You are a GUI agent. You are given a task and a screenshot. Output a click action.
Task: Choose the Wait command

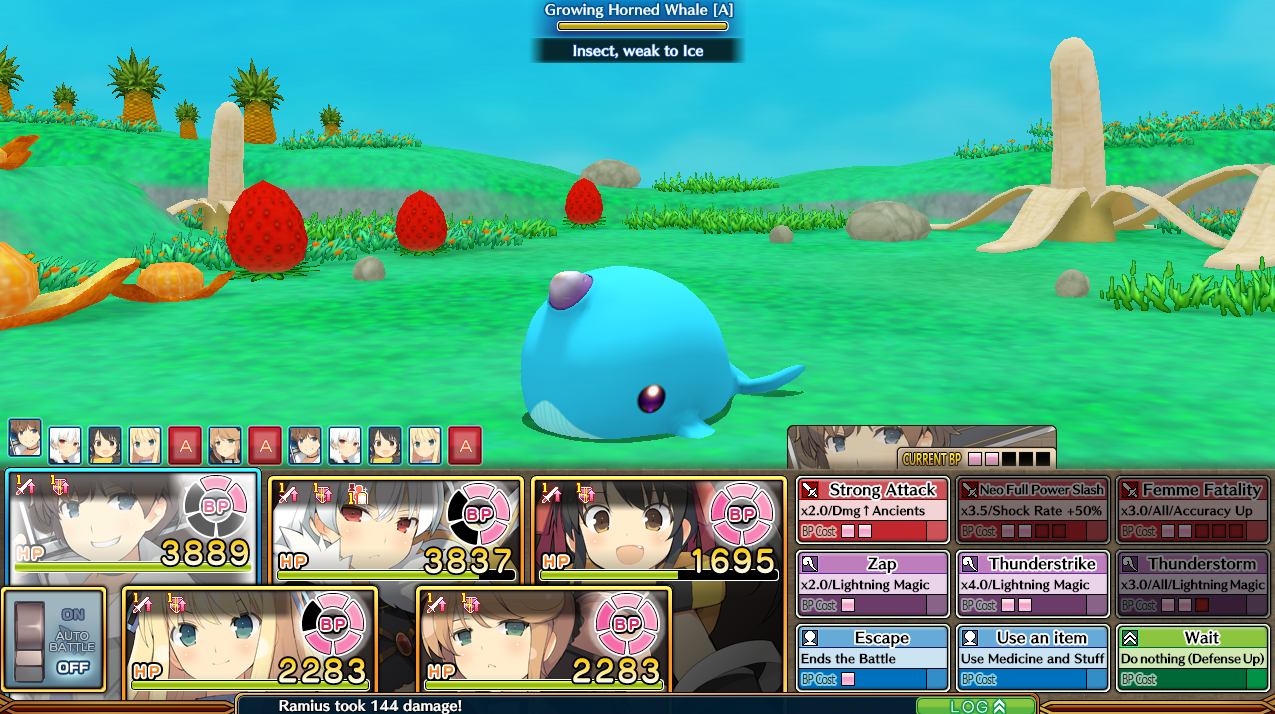pos(1192,658)
